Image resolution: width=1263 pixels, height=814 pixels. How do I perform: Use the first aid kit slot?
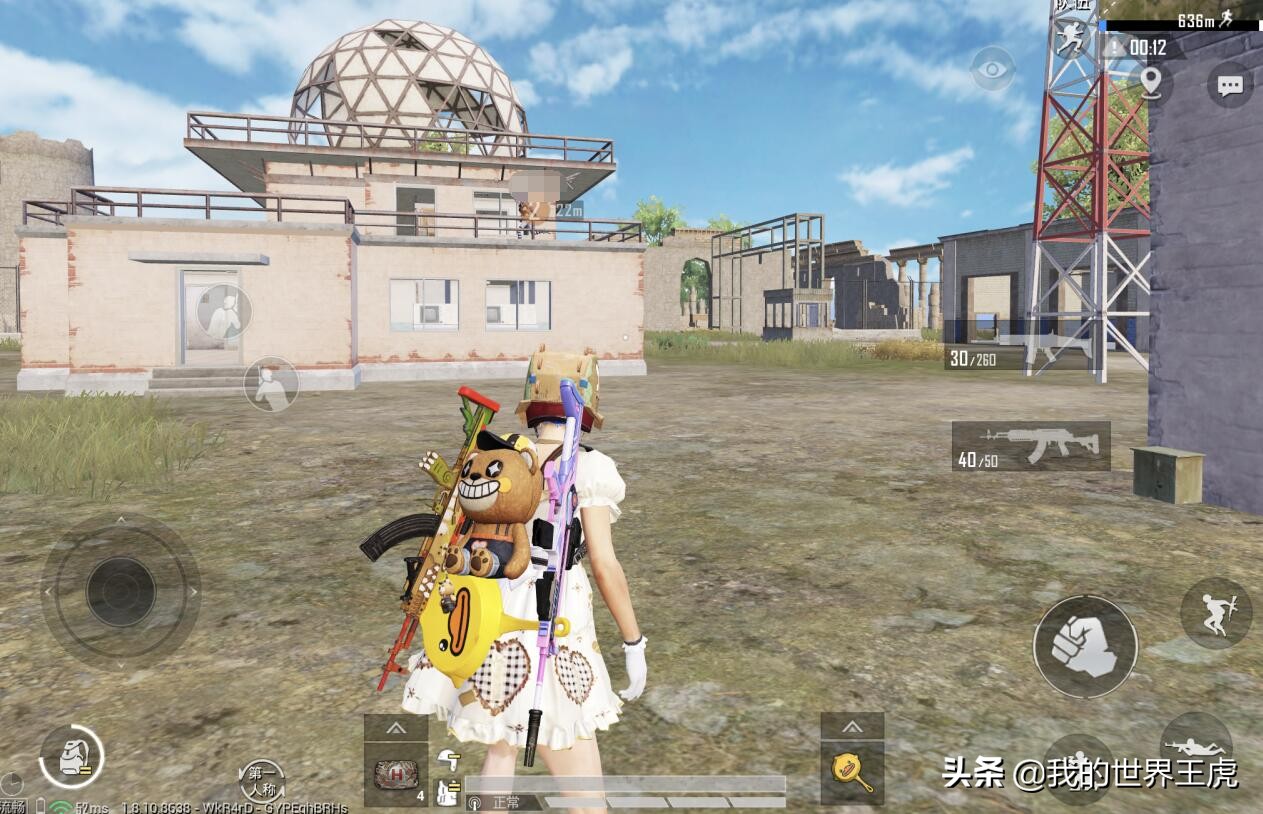(x=395, y=774)
